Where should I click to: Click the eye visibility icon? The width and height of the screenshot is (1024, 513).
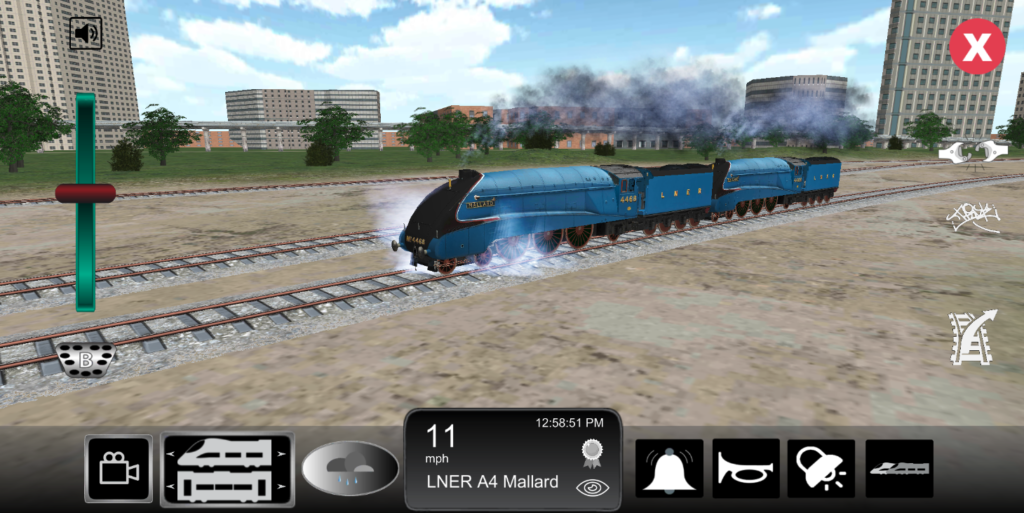pos(590,487)
